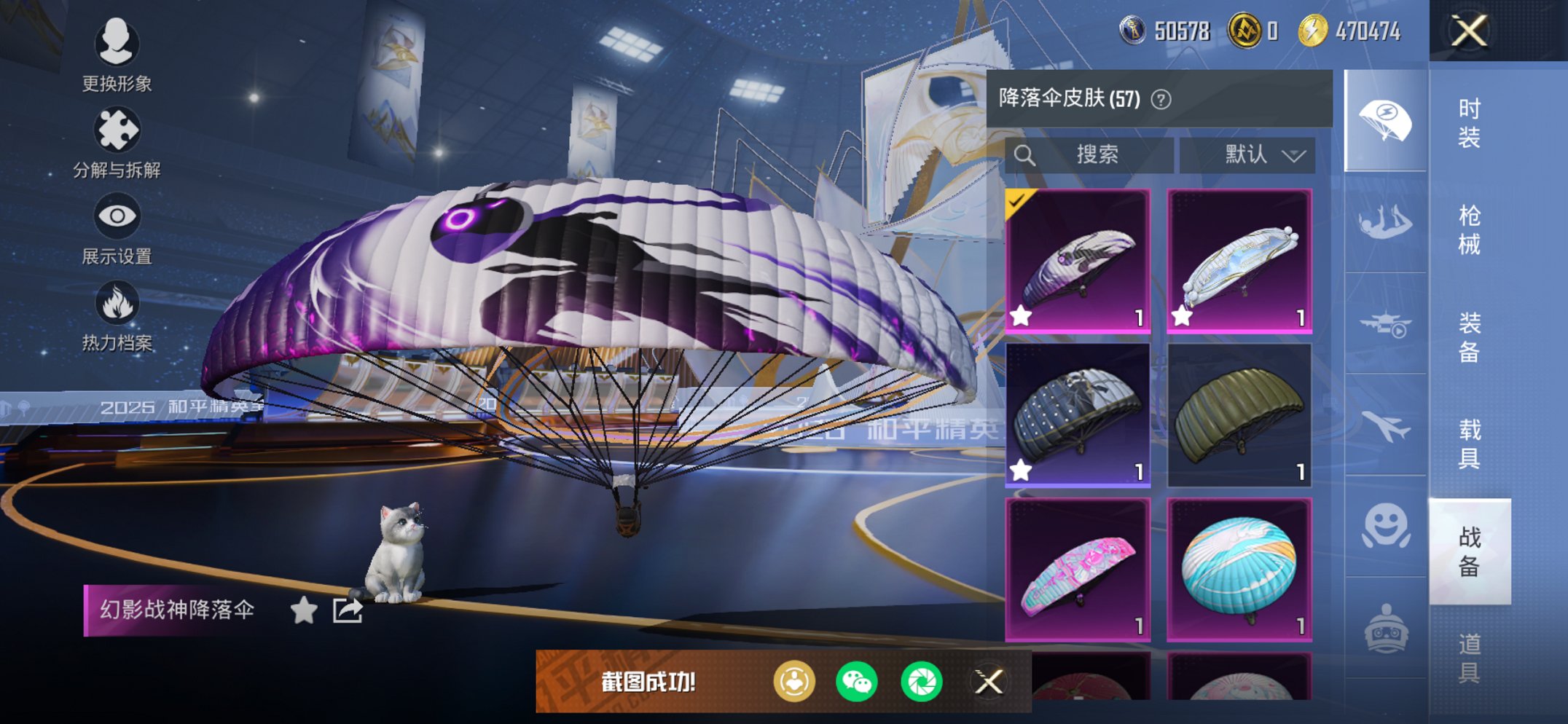Screen dimensions: 1568x724
Task: Select the teal round parachute skin
Action: coord(1239,569)
